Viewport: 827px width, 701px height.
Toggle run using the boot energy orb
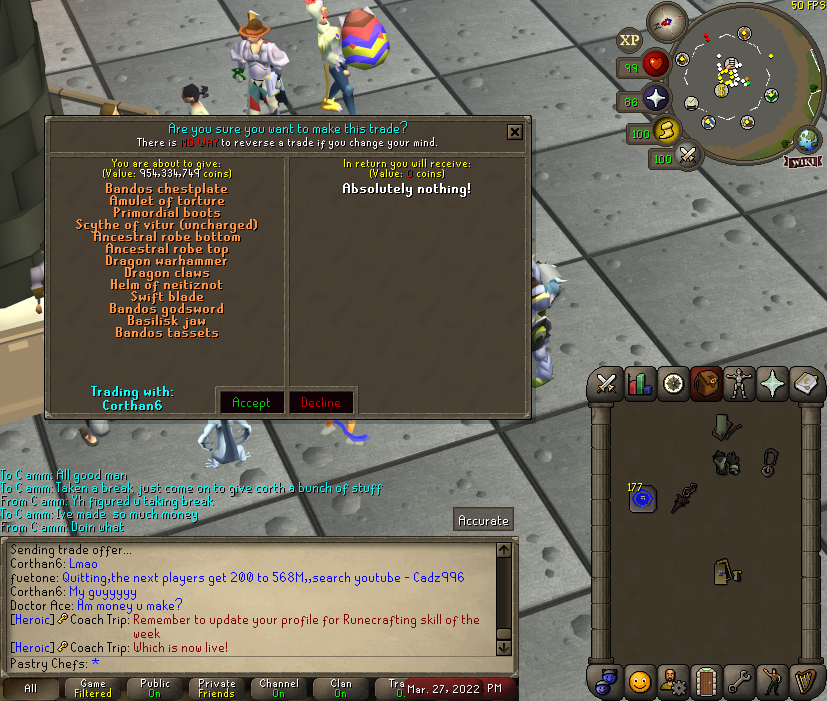click(x=667, y=130)
